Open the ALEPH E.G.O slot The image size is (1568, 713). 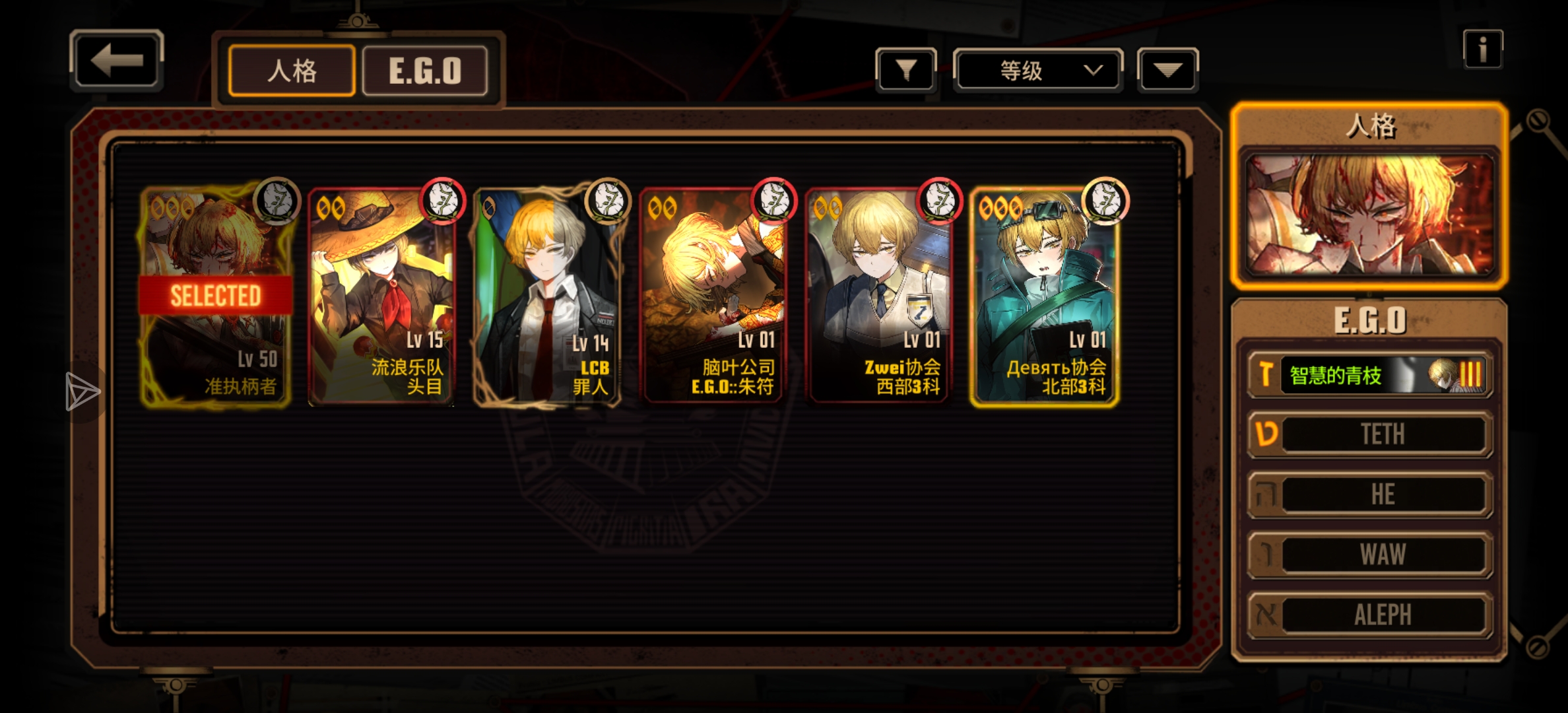pos(1369,615)
